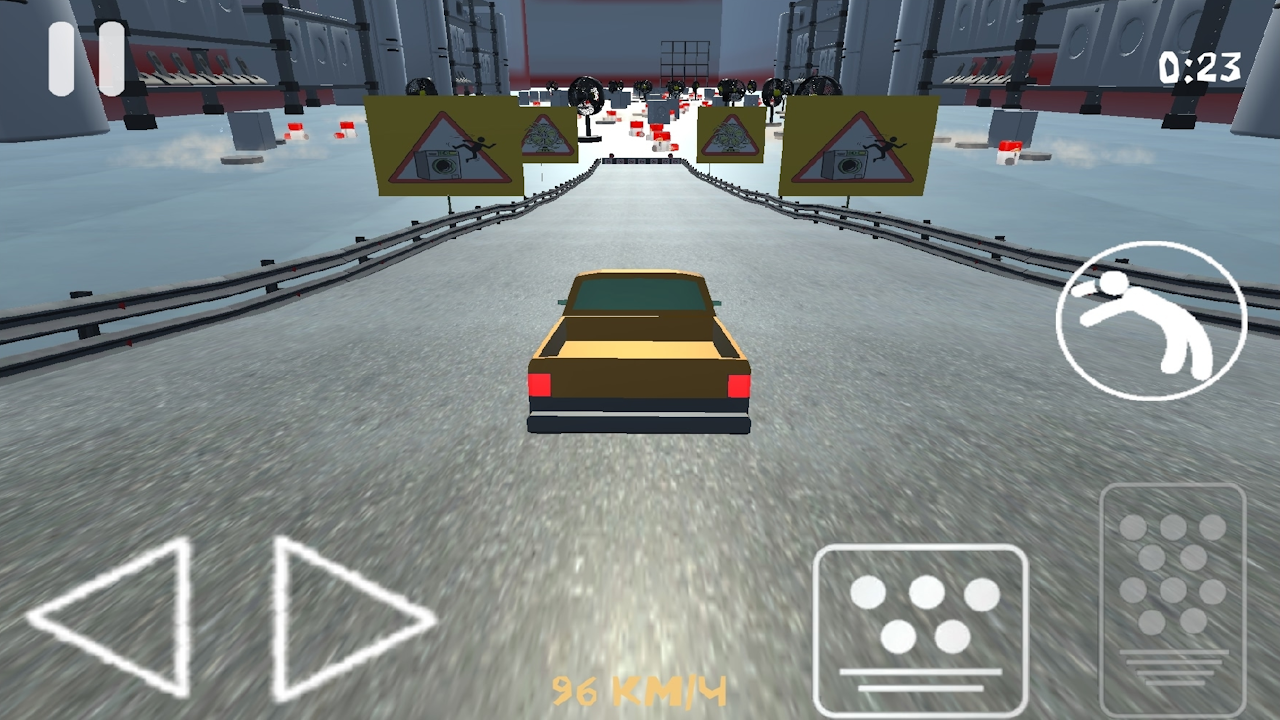Tap the left steering arrow
The width and height of the screenshot is (1280, 720).
[x=115, y=620]
